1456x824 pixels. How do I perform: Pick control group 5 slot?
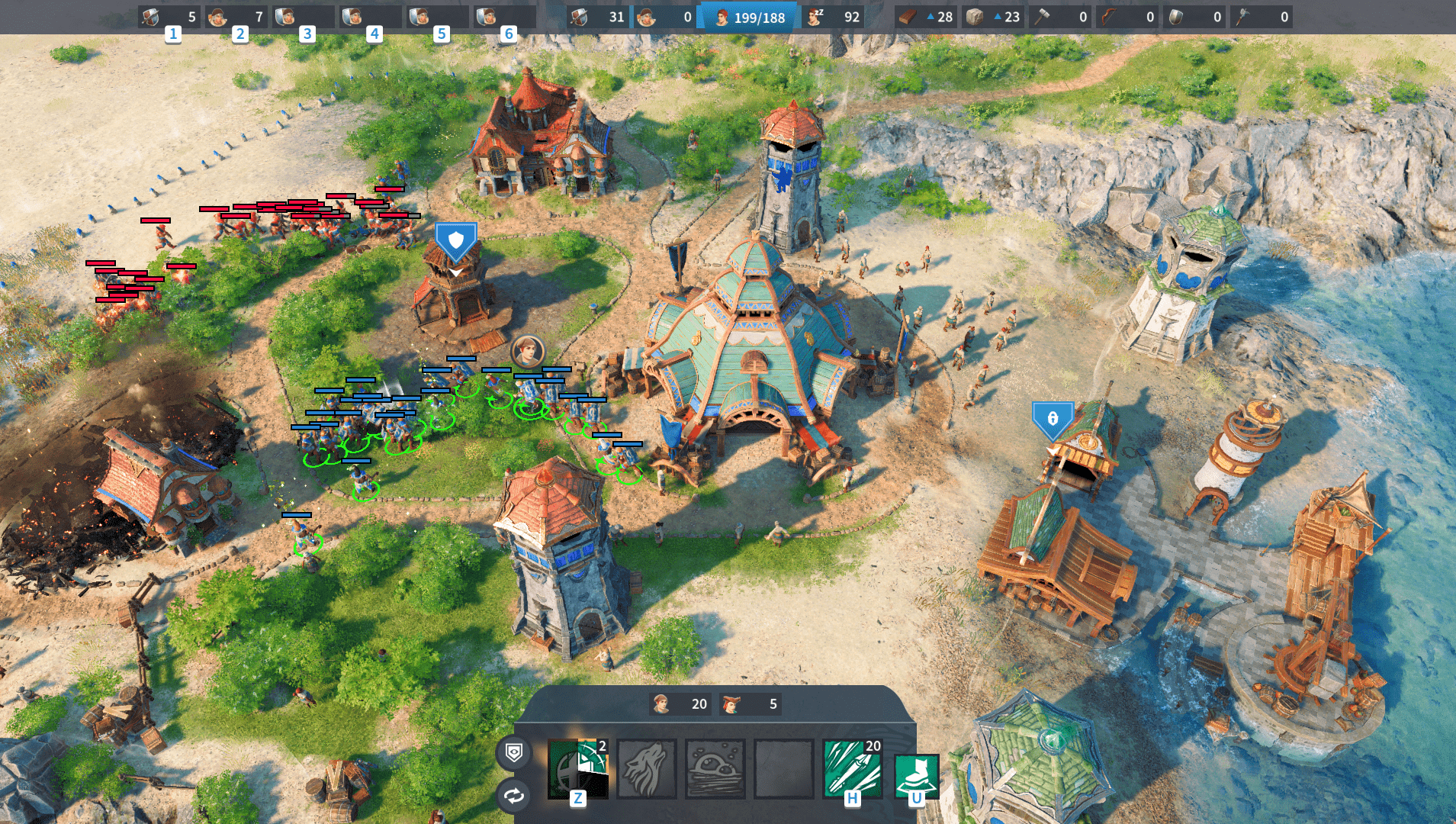(437, 17)
